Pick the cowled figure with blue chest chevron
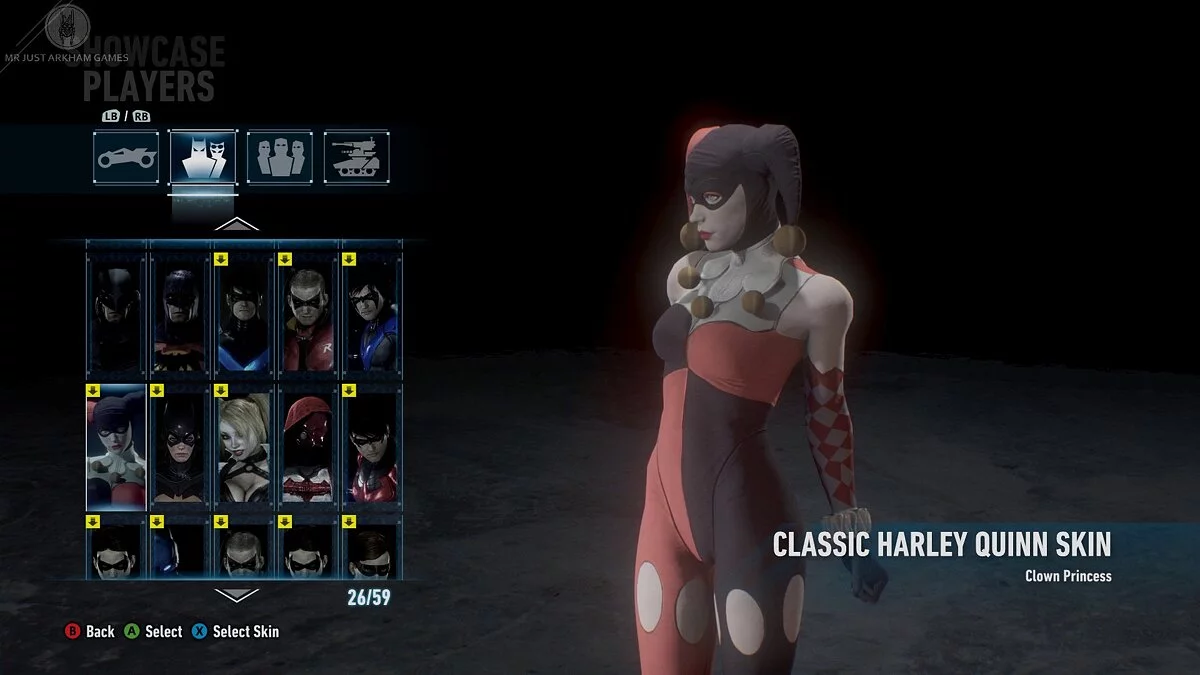This screenshot has width=1200, height=675. pos(244,312)
